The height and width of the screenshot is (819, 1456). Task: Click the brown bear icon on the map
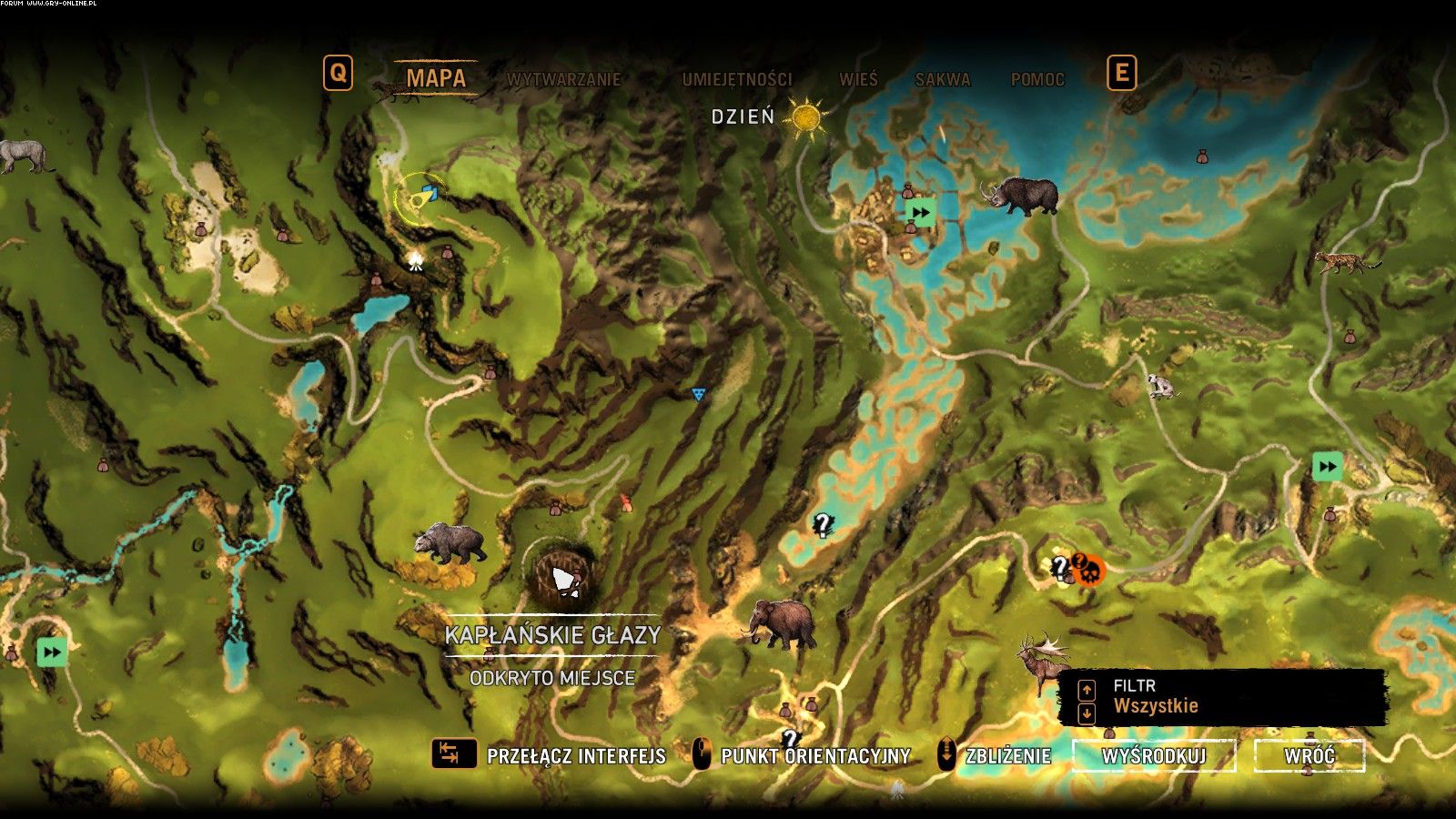click(x=450, y=542)
